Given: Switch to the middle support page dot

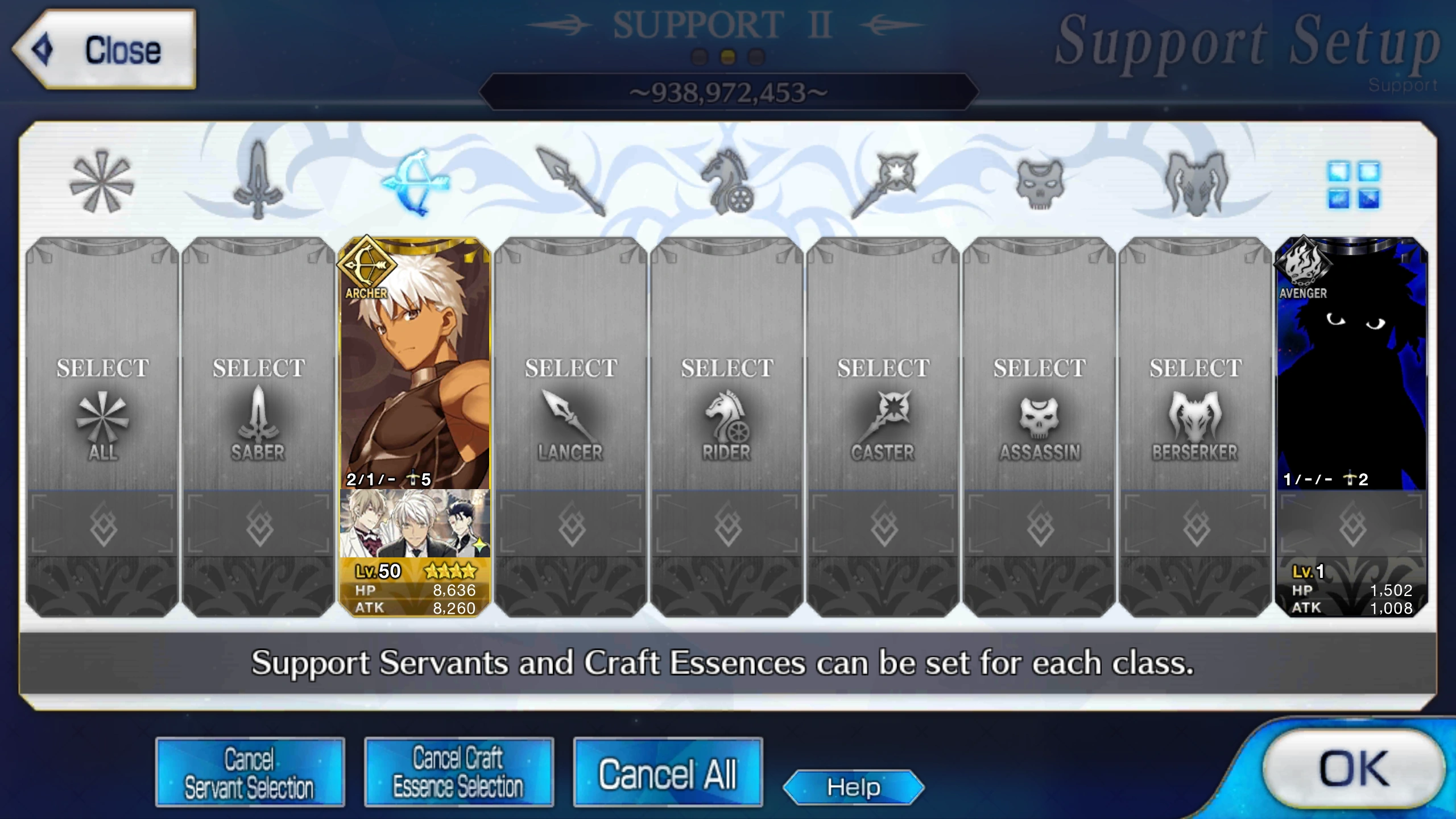Looking at the screenshot, I should (x=727, y=56).
